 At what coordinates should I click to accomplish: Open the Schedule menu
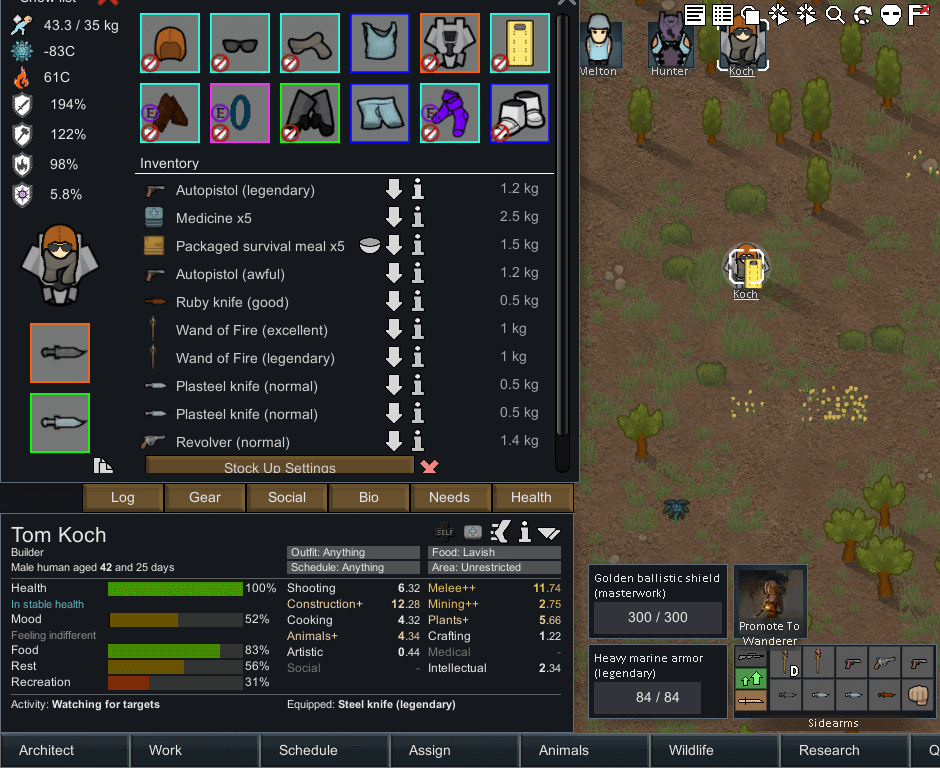[308, 750]
